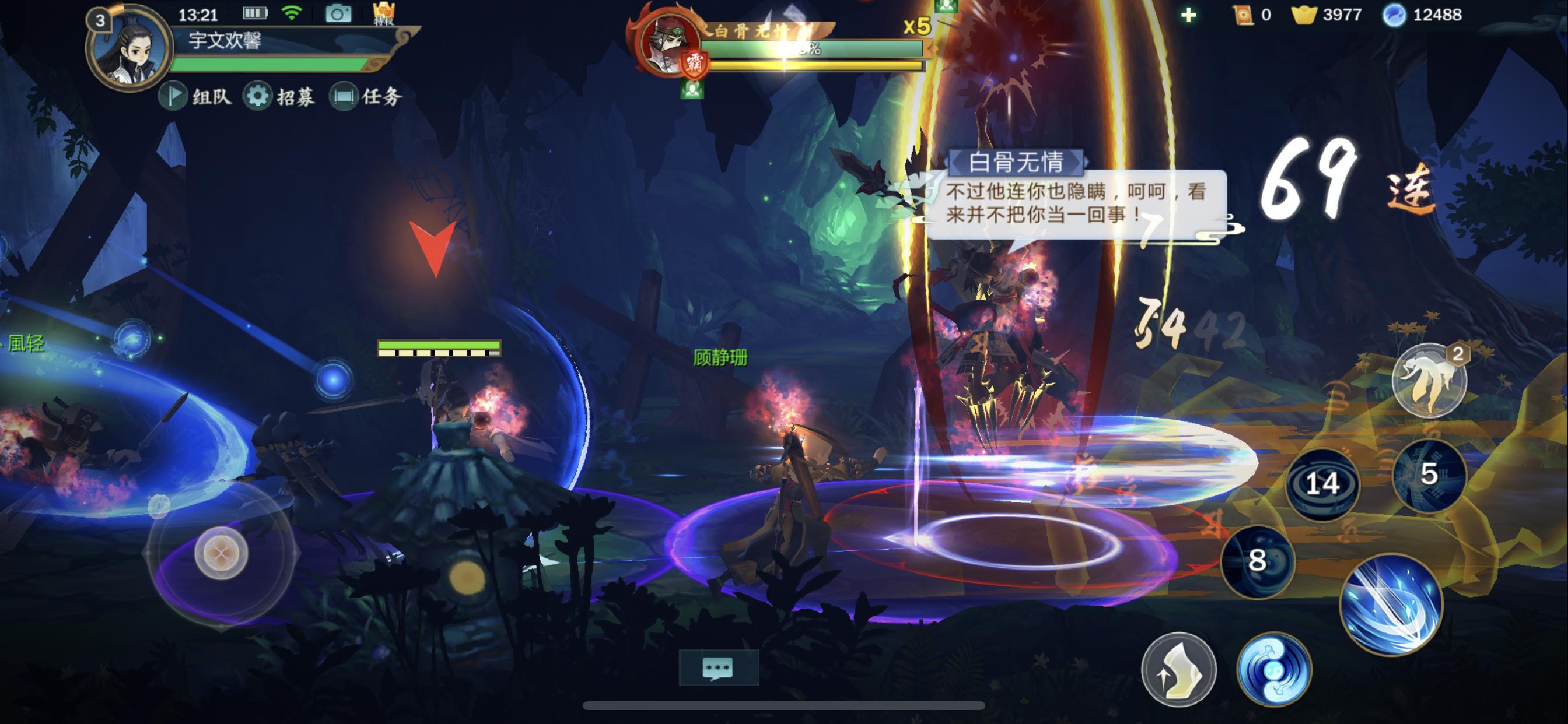The image size is (1568, 724).
Task: Select the skill on 8 second cooldown
Action: (1257, 560)
